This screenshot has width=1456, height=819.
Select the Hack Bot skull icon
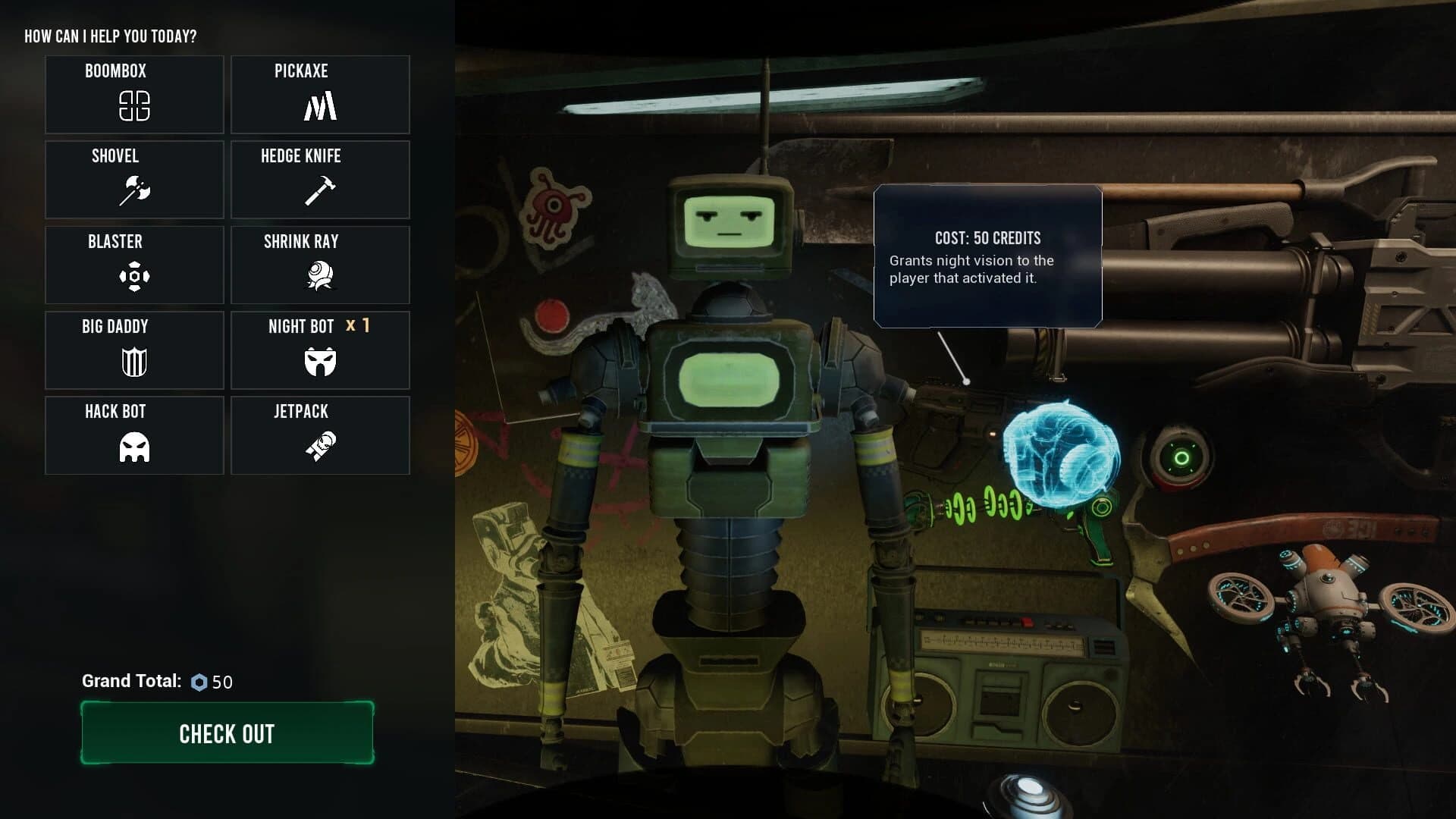coord(133,435)
